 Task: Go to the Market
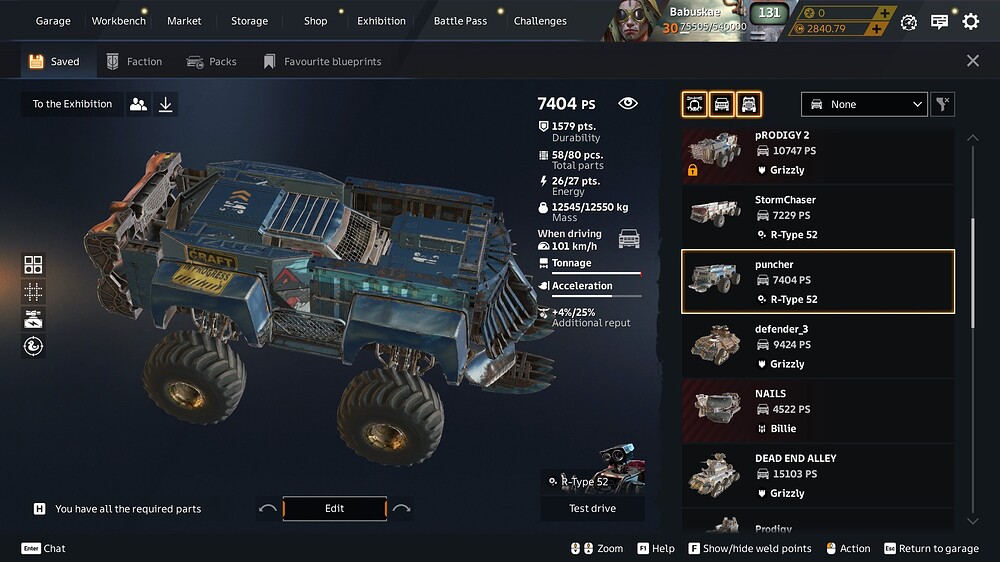tap(184, 21)
